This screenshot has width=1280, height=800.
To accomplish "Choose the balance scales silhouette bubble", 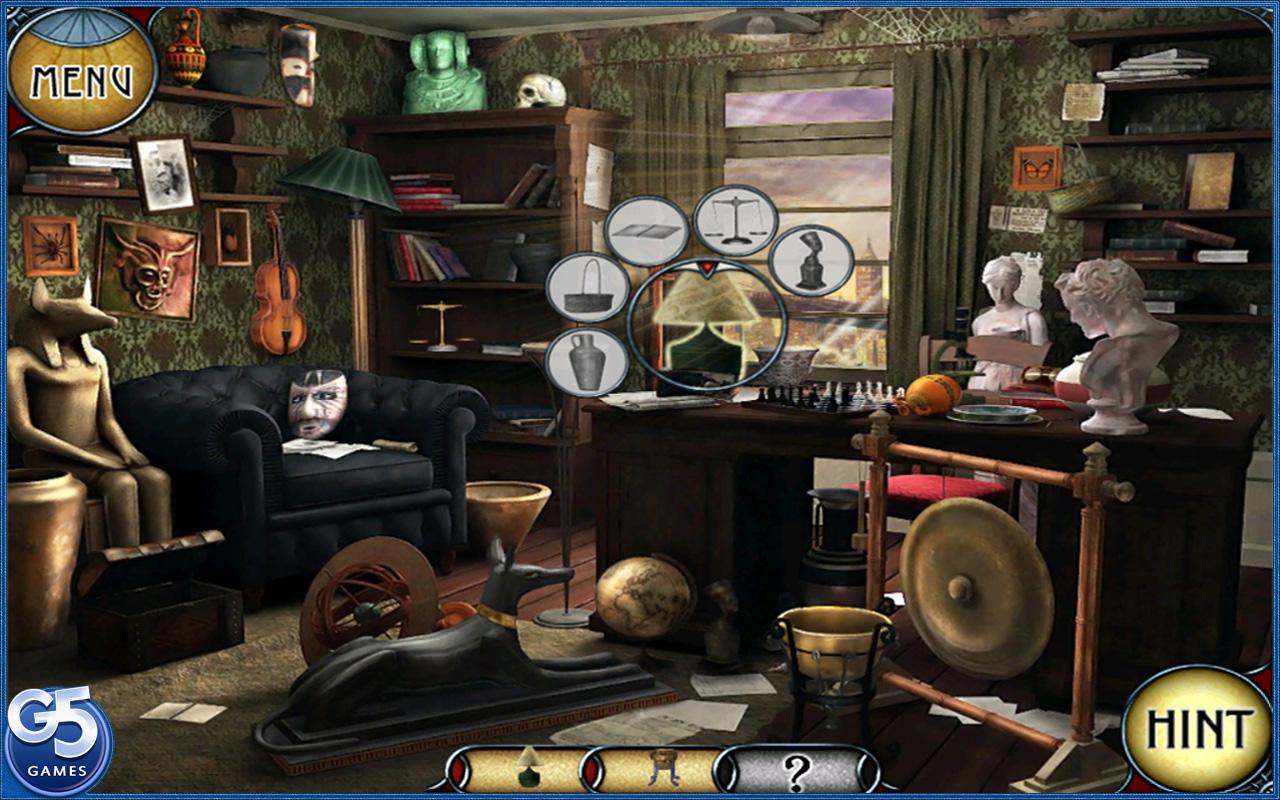I will pos(735,220).
